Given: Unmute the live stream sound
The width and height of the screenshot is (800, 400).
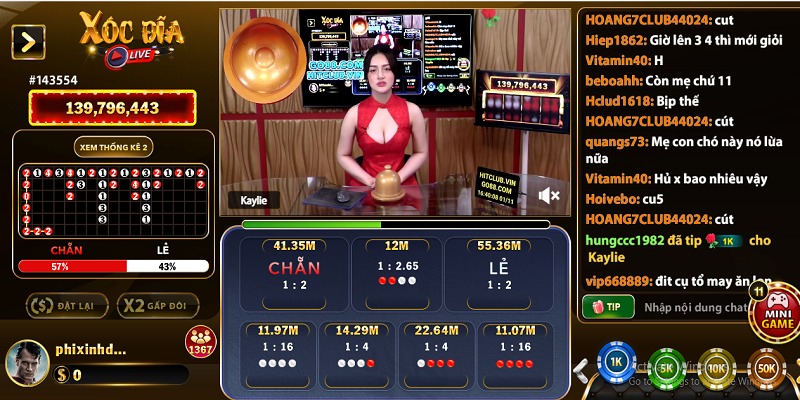Looking at the screenshot, I should [549, 194].
